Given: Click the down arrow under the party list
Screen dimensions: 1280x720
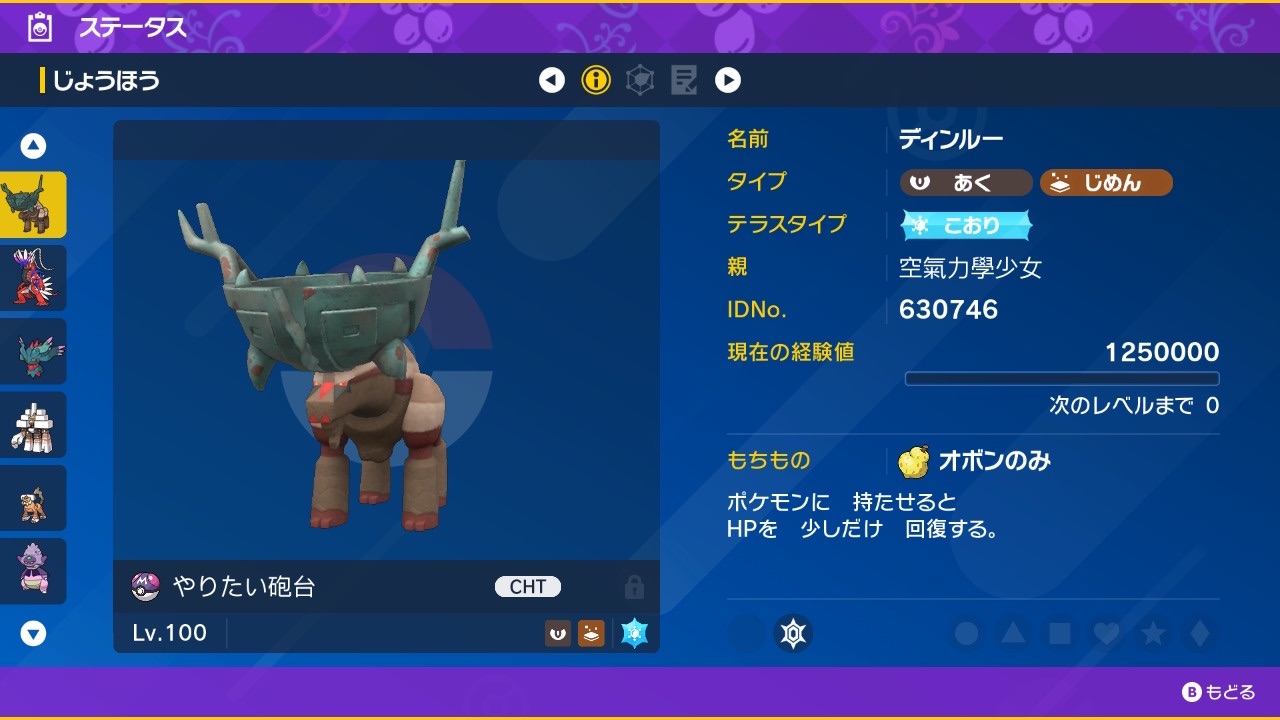Looking at the screenshot, I should pyautogui.click(x=33, y=632).
